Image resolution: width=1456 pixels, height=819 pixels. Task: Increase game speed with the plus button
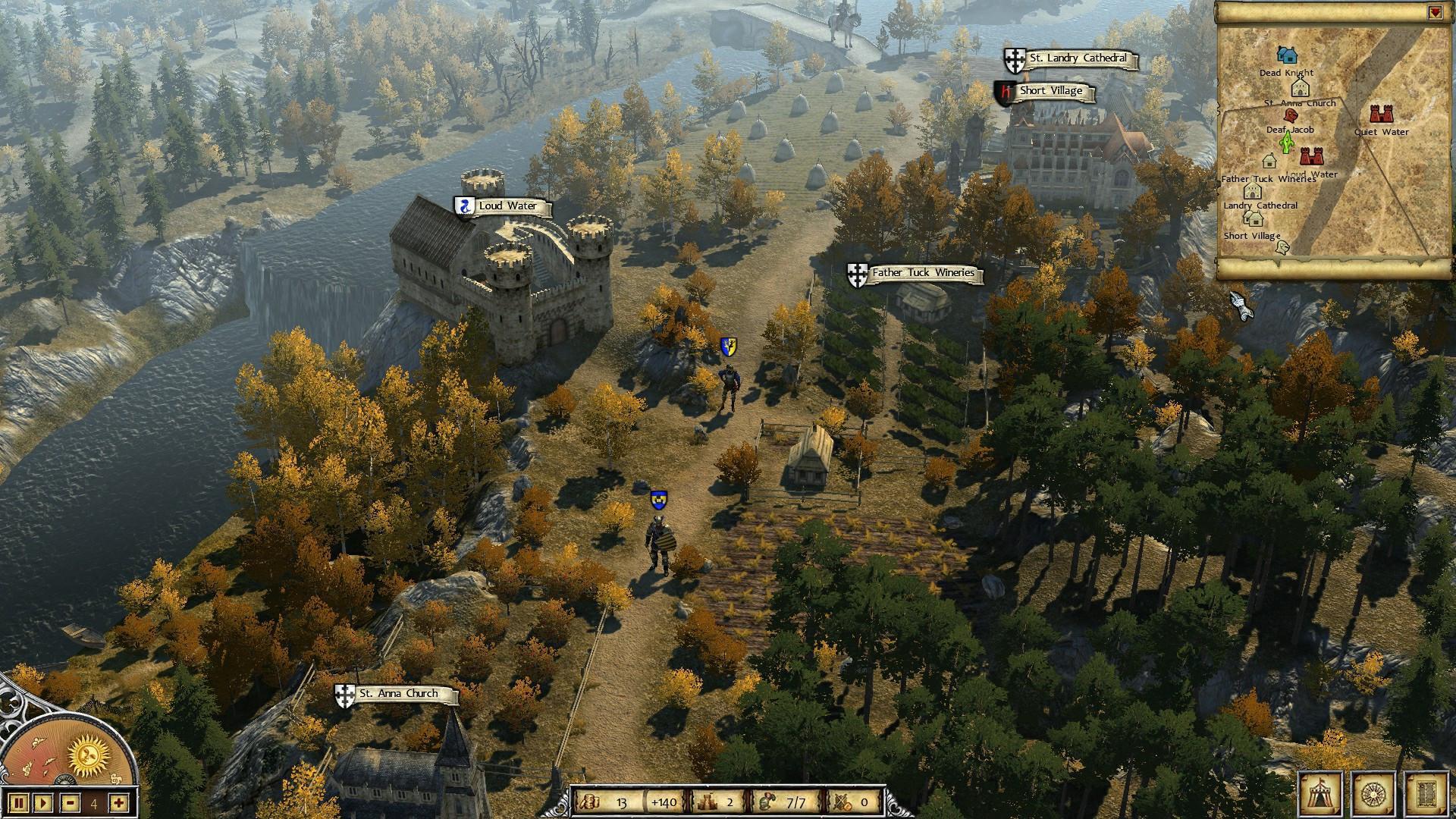118,803
